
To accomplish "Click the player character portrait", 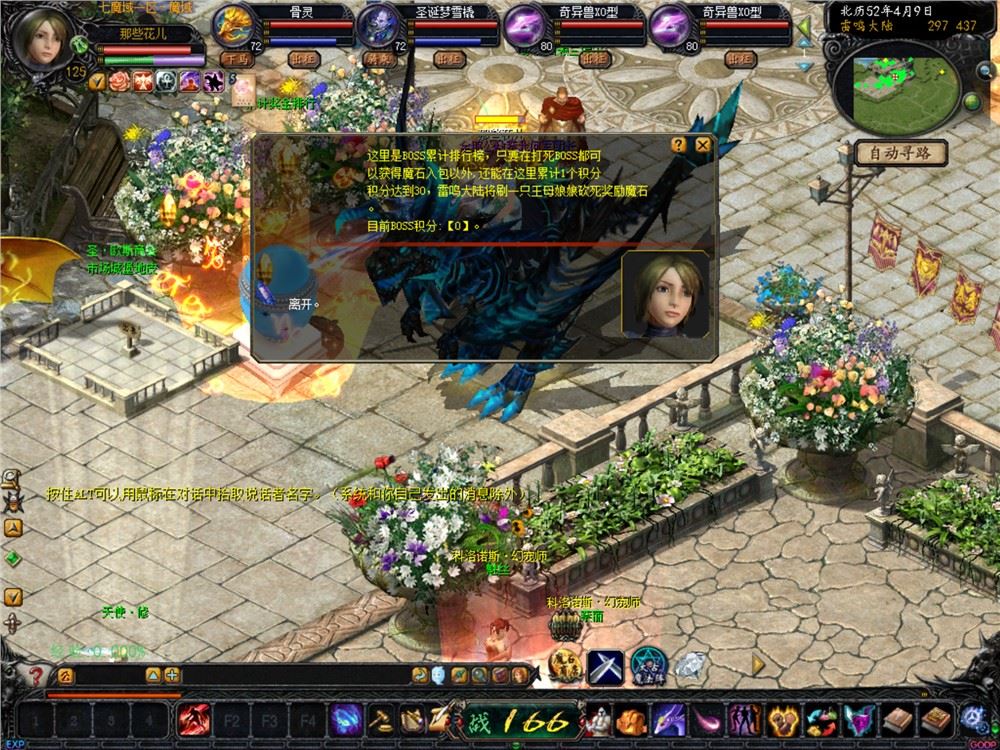I will click(43, 38).
